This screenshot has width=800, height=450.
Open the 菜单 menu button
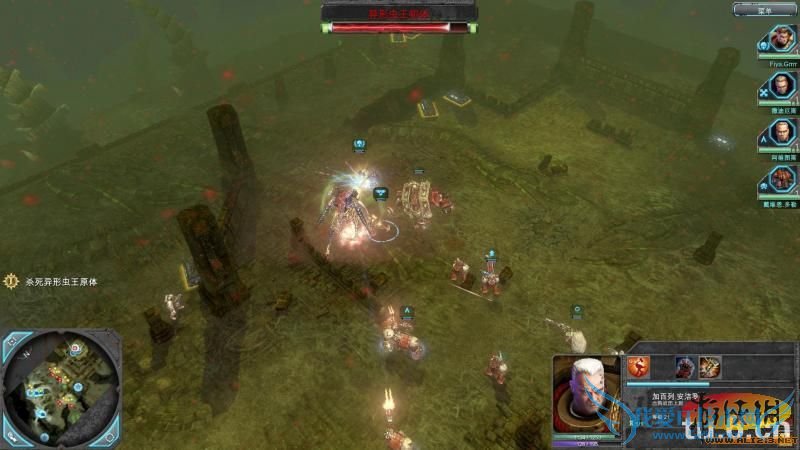tap(764, 10)
